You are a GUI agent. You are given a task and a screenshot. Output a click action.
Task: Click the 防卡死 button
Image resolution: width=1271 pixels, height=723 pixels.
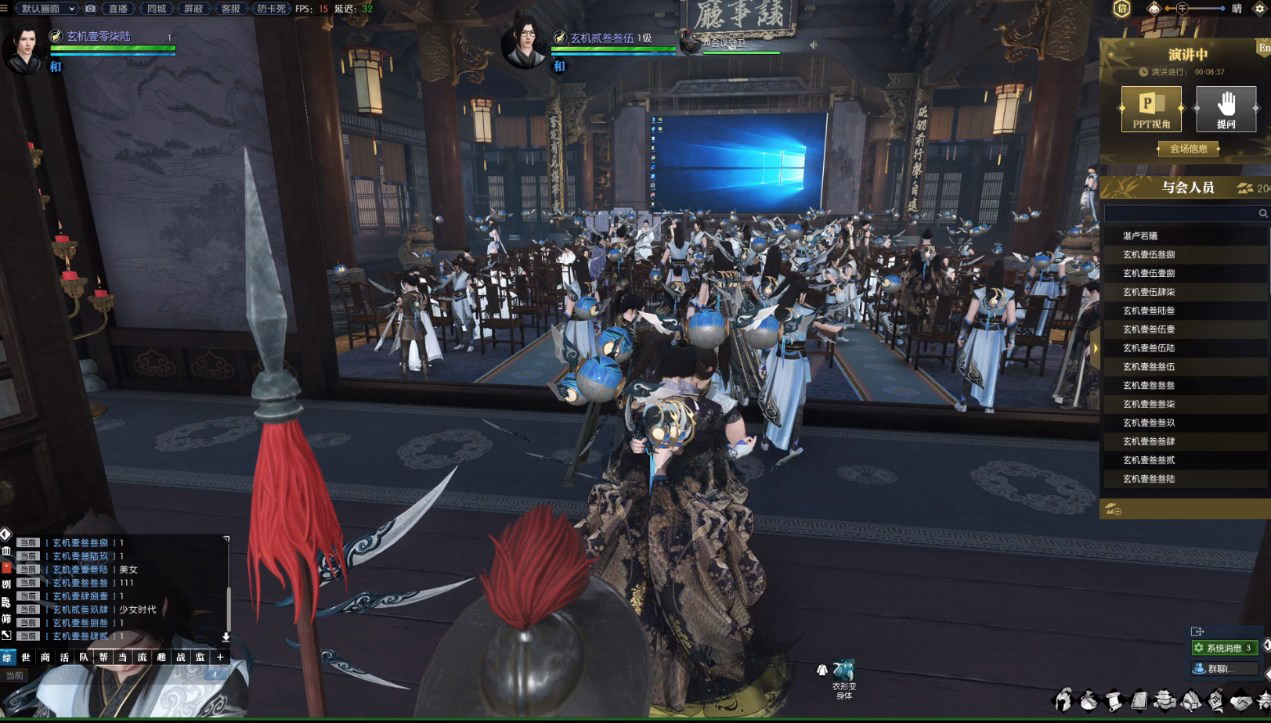pos(269,8)
